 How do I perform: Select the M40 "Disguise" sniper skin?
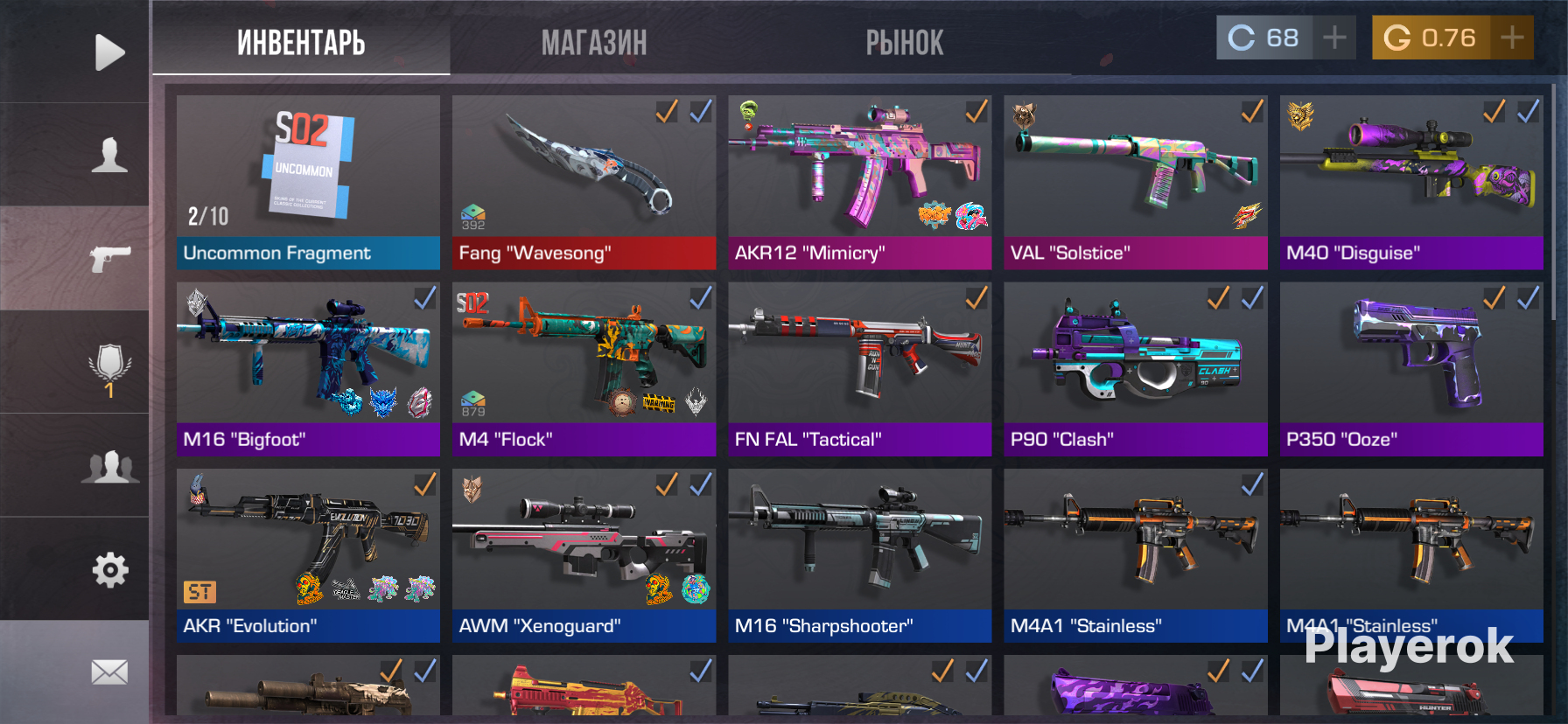1410,182
